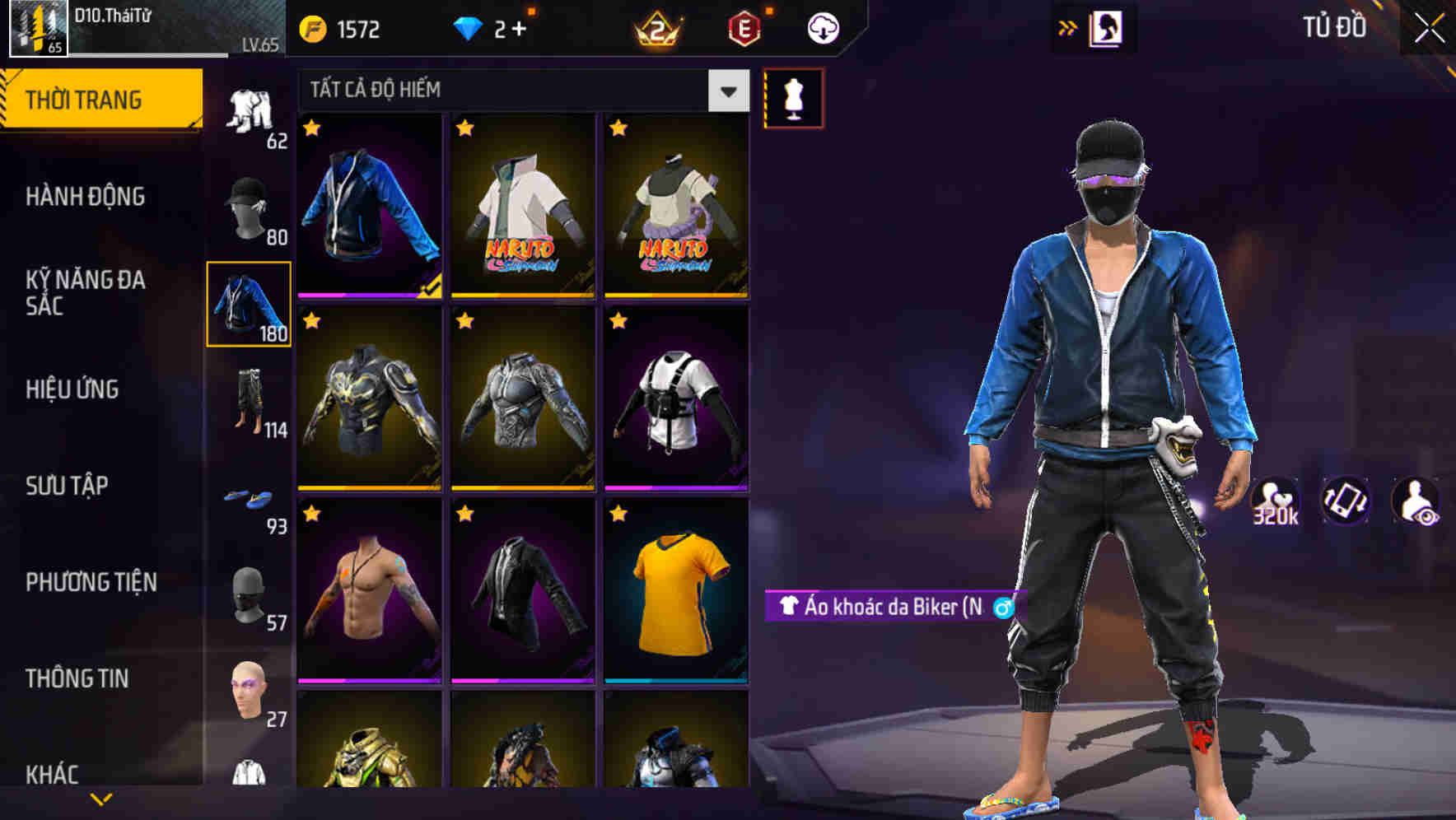Viewport: 1456px width, 820px height.
Task: Click the 320k likes button
Action: tap(1276, 501)
